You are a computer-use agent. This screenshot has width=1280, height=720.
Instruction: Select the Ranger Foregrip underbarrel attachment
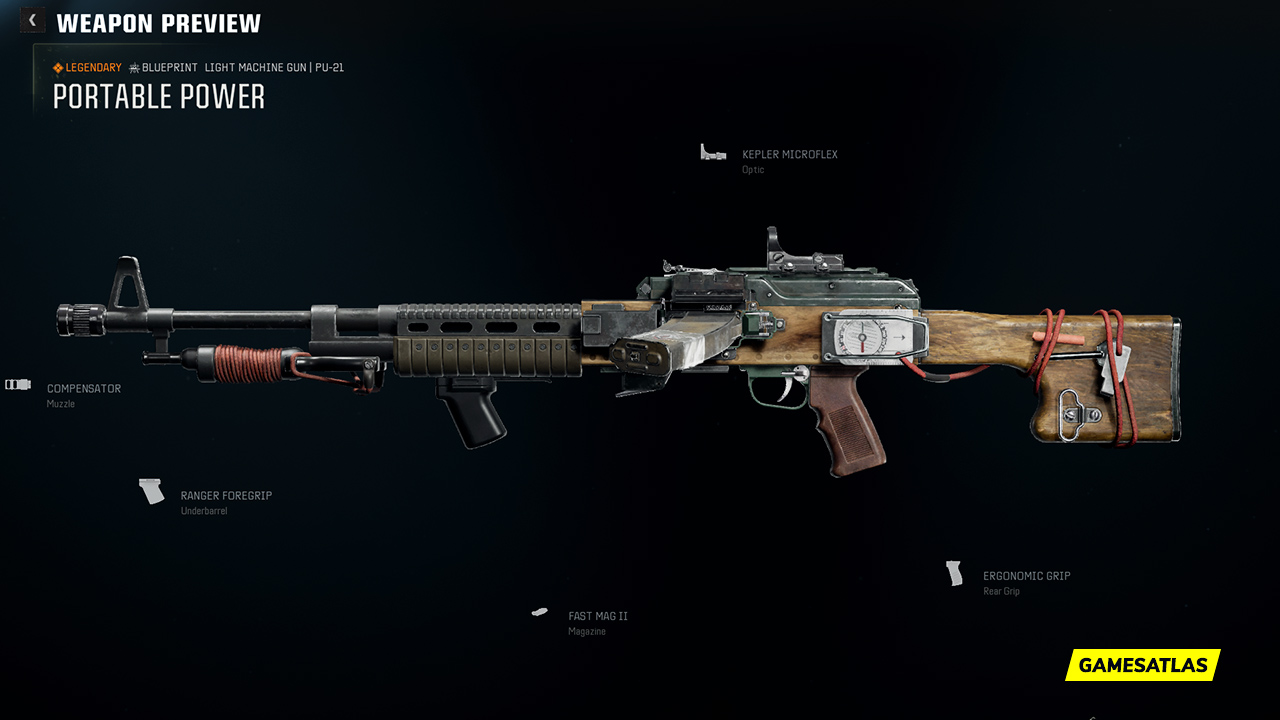click(x=225, y=496)
